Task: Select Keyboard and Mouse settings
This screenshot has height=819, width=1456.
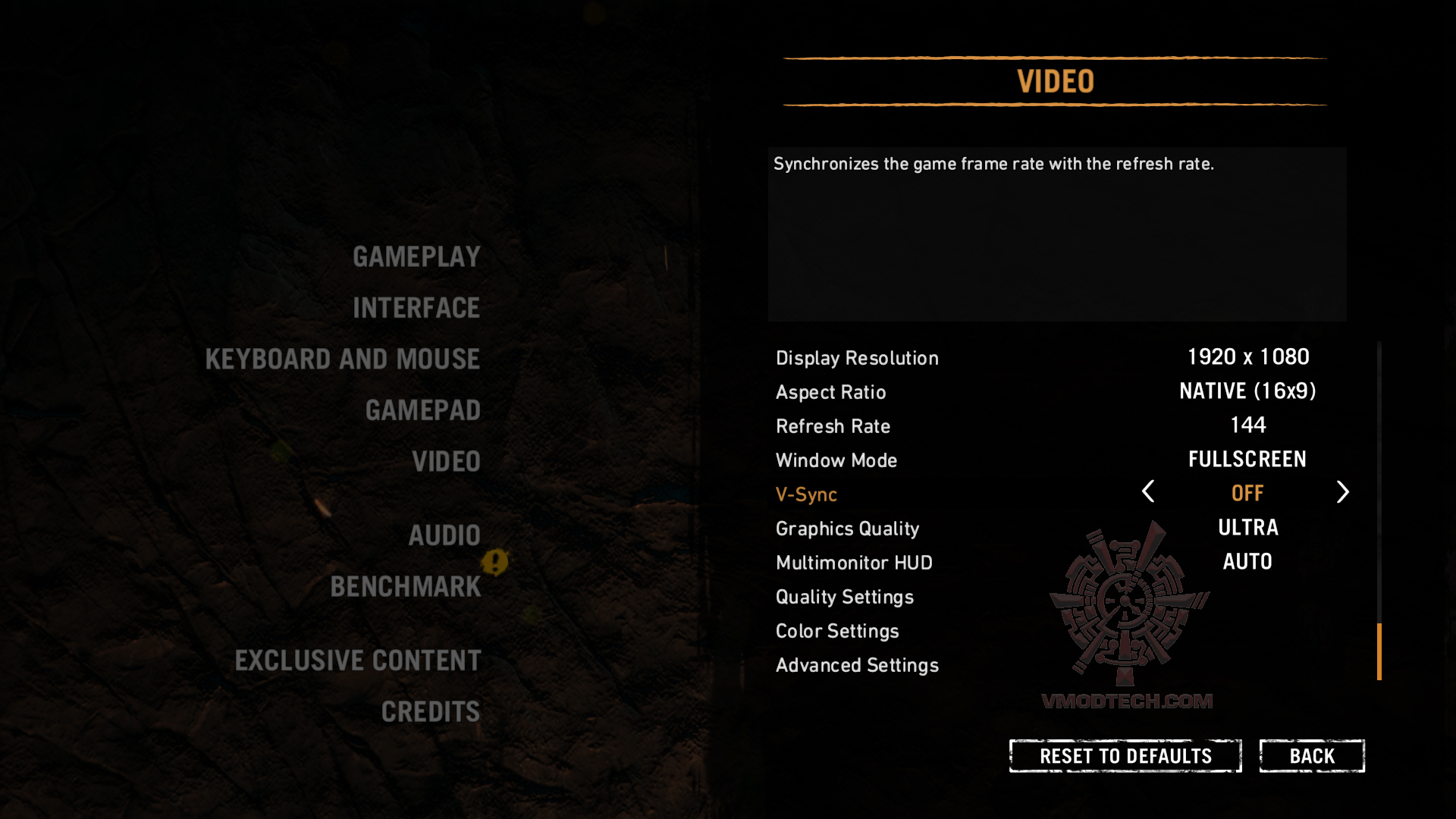Action: click(x=343, y=359)
